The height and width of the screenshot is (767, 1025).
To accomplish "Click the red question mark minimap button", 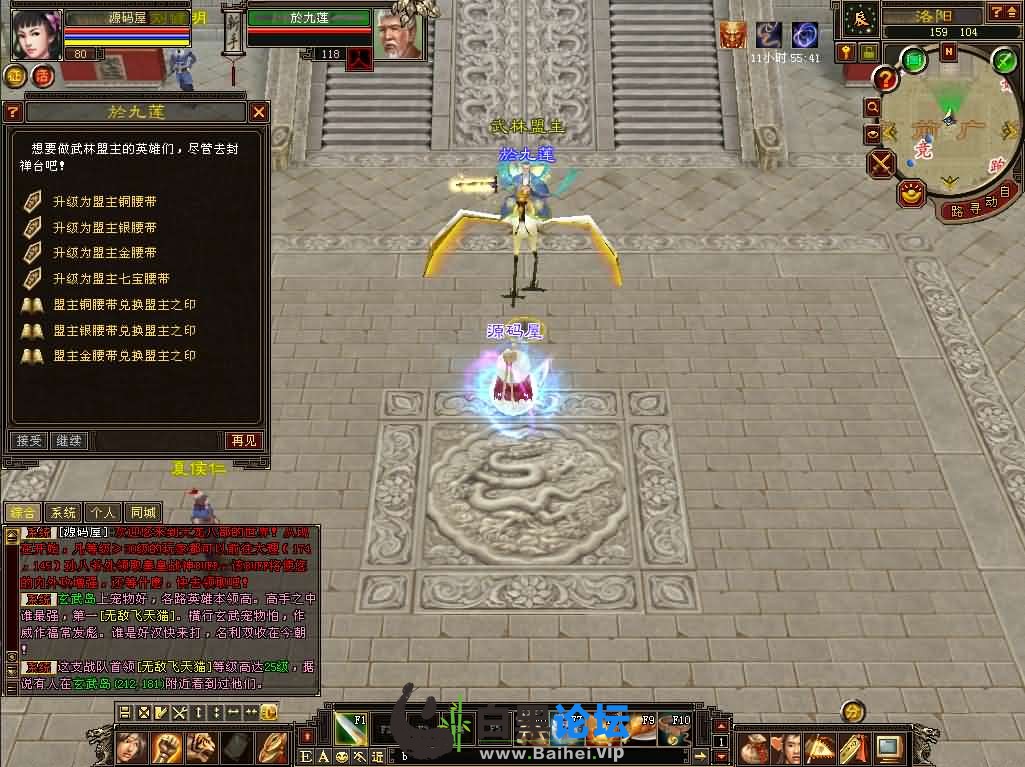I will click(x=885, y=78).
